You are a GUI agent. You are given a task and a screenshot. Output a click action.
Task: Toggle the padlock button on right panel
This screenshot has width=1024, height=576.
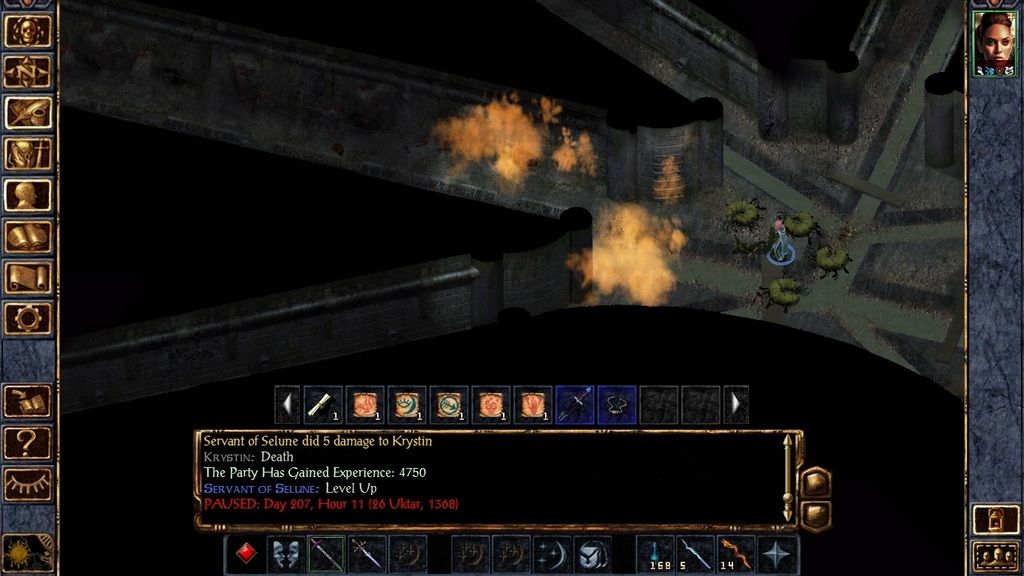[995, 519]
